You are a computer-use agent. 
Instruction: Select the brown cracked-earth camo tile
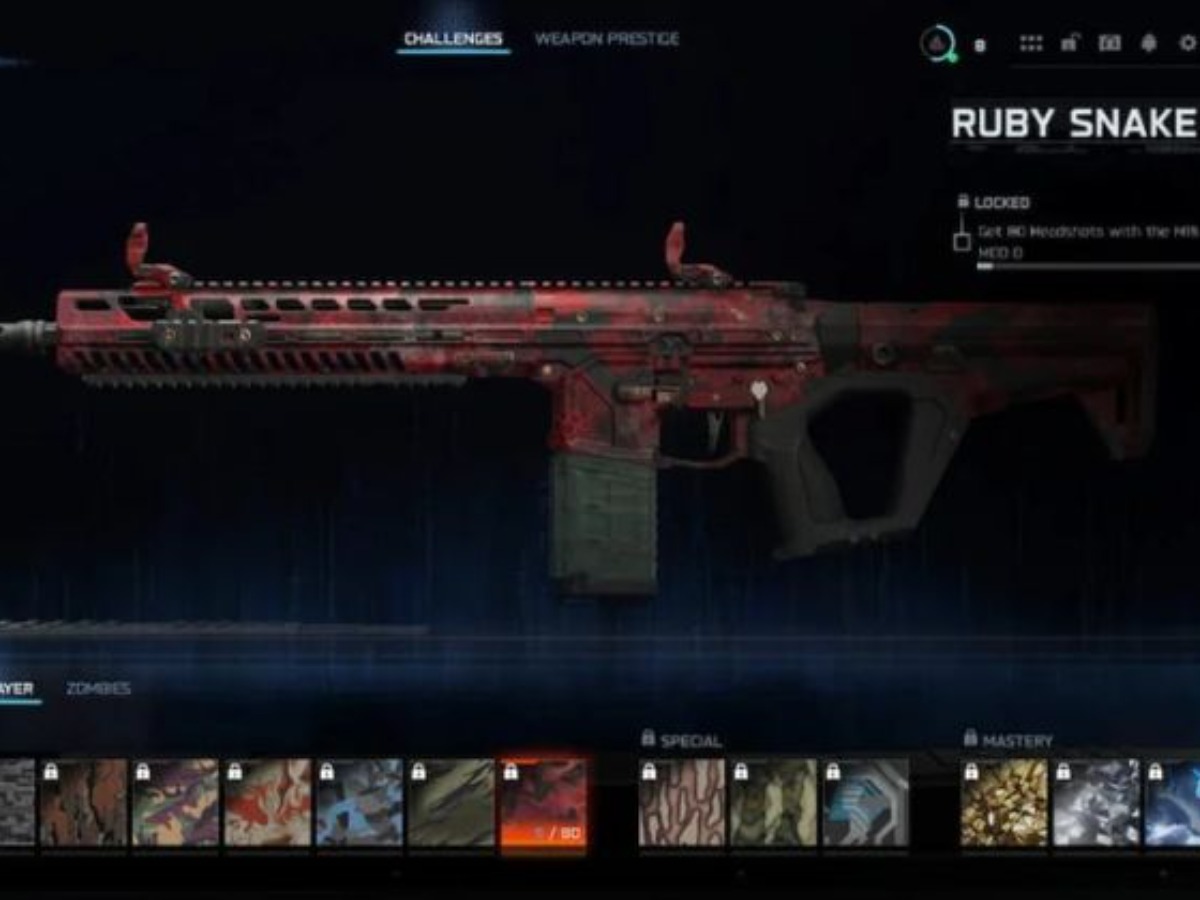pos(84,803)
